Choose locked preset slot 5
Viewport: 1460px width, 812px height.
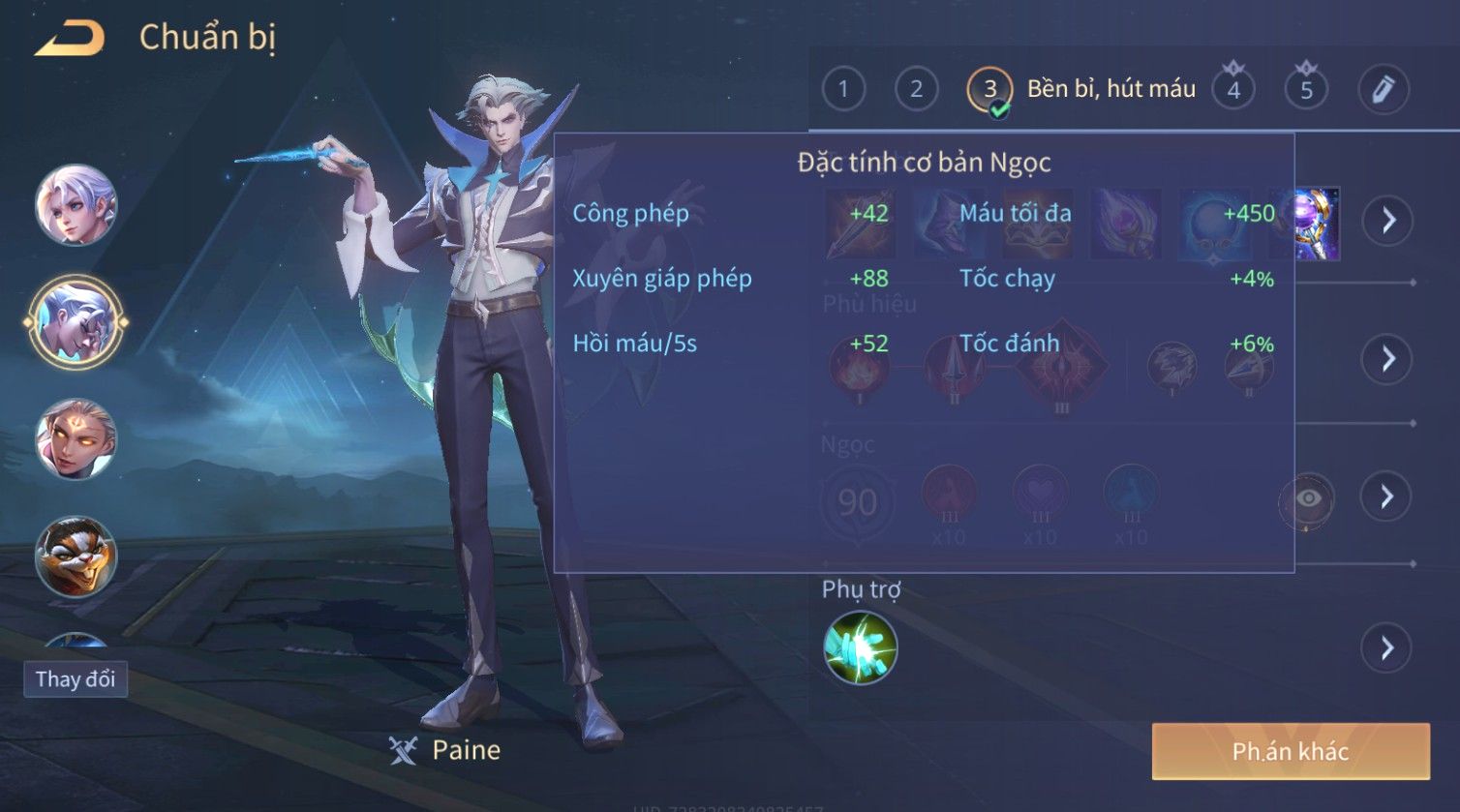tap(1306, 90)
